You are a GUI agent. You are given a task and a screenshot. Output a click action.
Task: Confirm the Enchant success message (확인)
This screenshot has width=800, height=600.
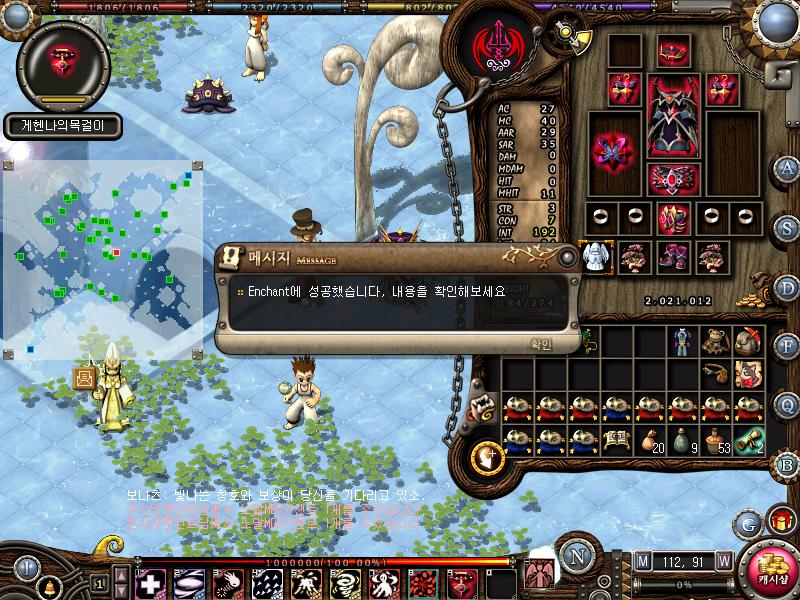540,343
